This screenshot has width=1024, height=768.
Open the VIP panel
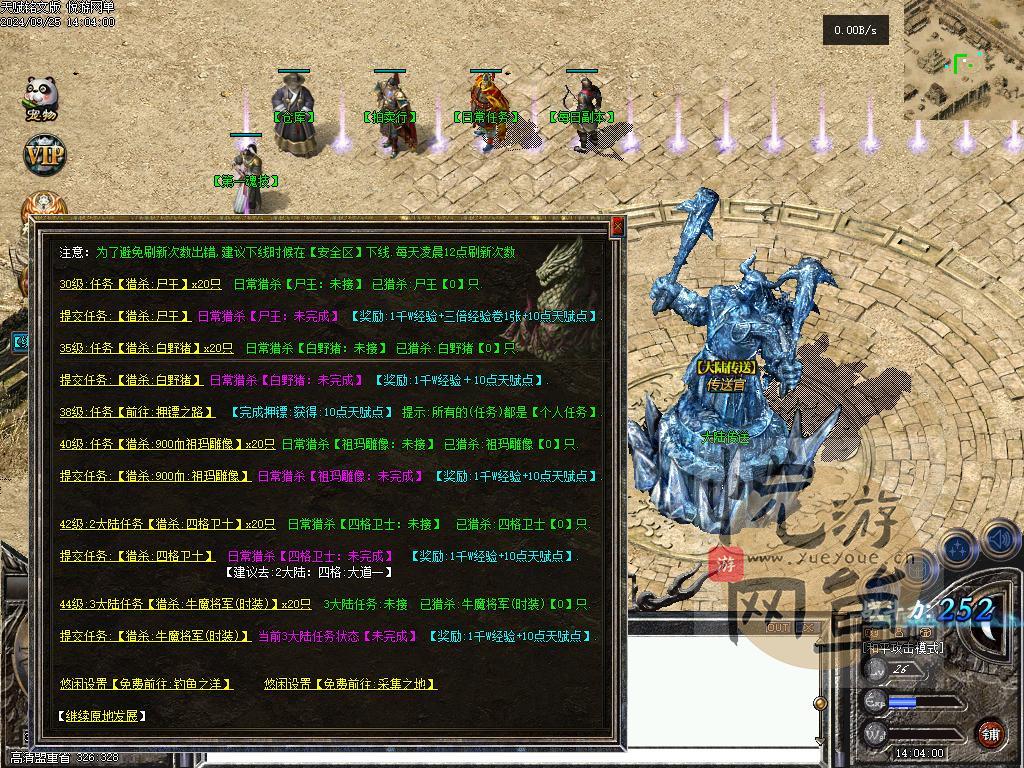coord(43,156)
